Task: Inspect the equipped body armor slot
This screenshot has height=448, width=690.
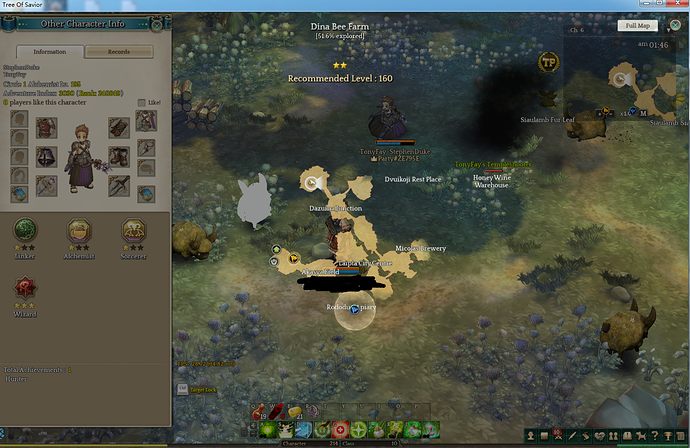Action: coord(47,157)
